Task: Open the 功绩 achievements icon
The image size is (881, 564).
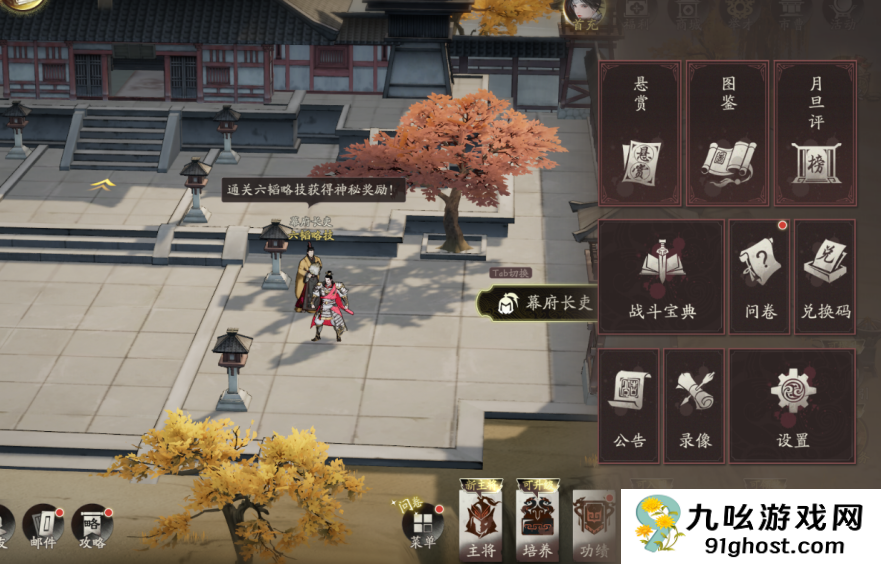Action: pos(592,523)
